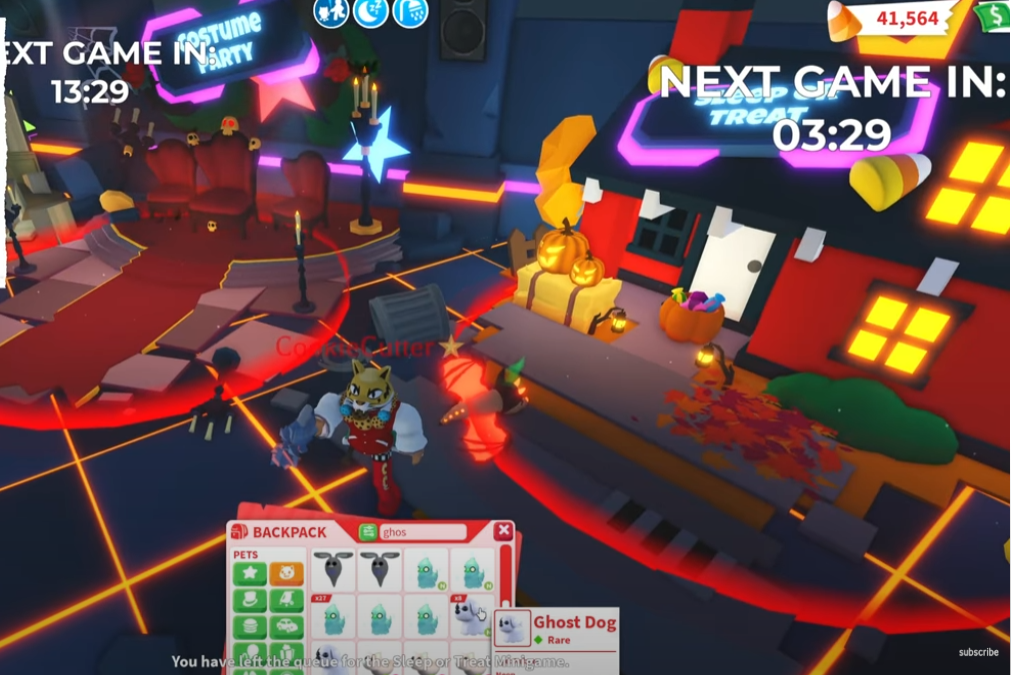1017x675 pixels.
Task: Open the top hat pet wear category
Action: 249,601
